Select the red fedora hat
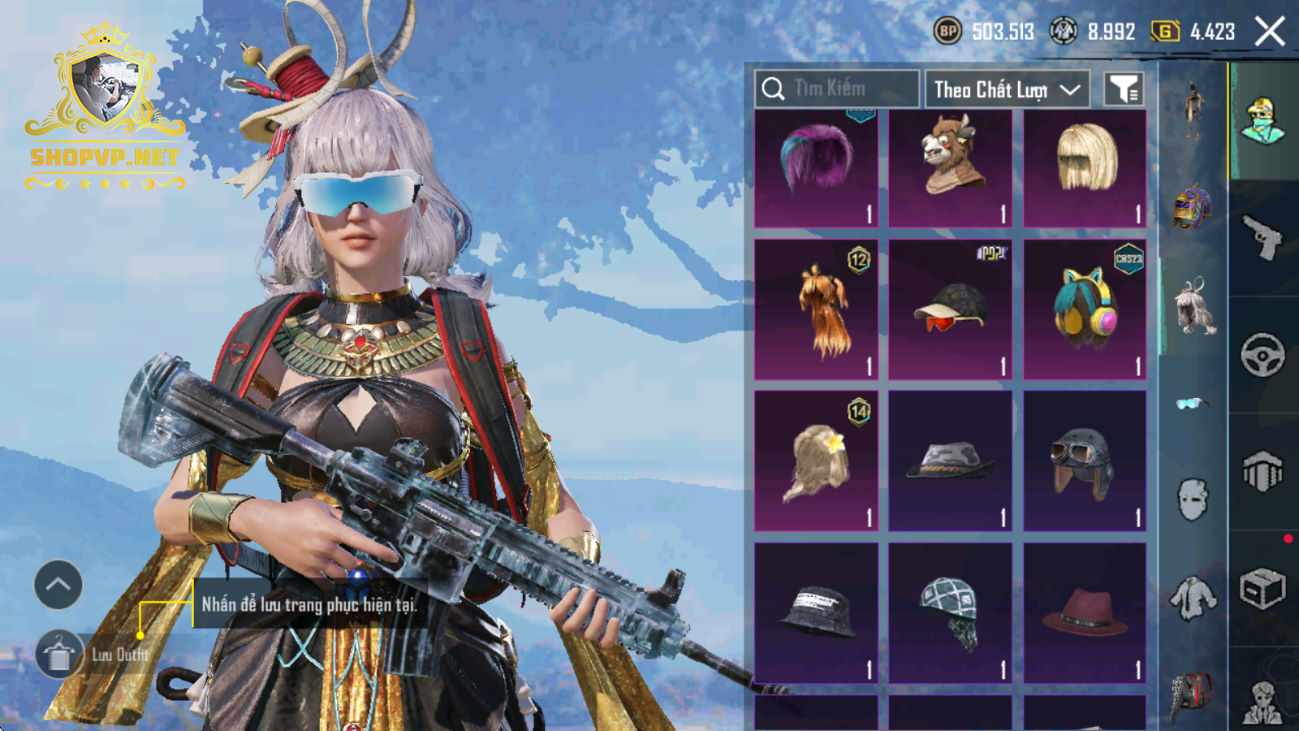The image size is (1299, 731). coord(1084,612)
